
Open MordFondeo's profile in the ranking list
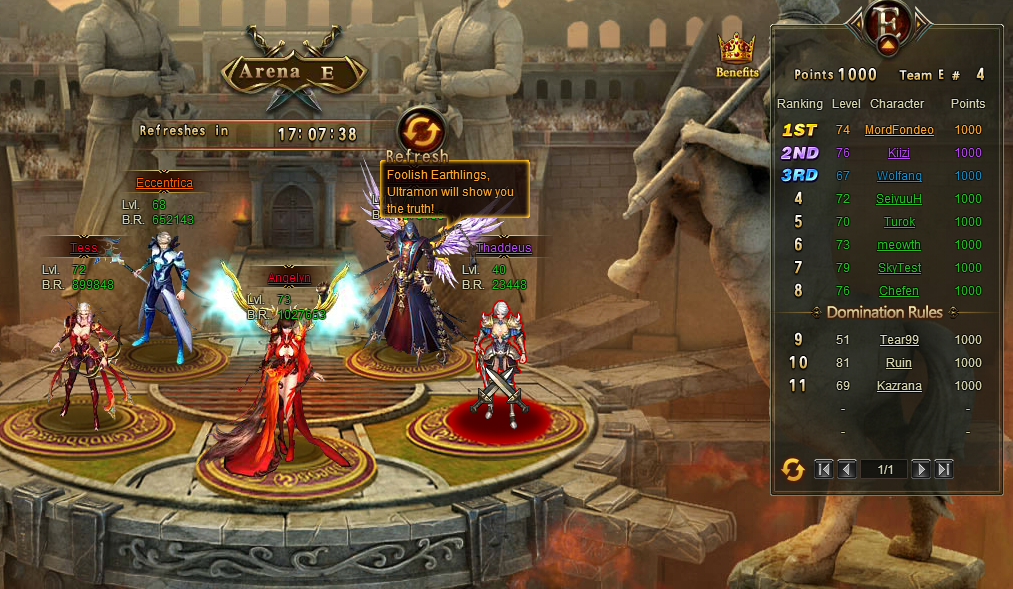click(899, 130)
